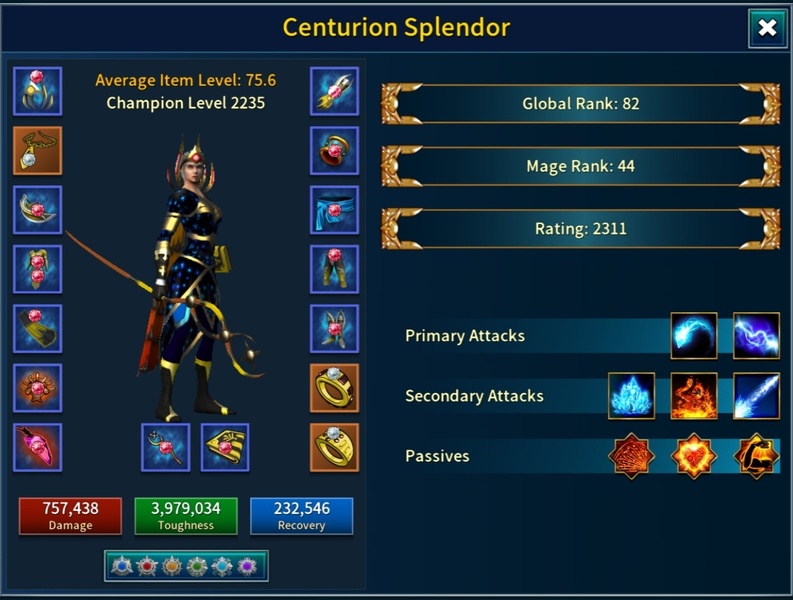Inspect the pink potion vial slot

38,447
